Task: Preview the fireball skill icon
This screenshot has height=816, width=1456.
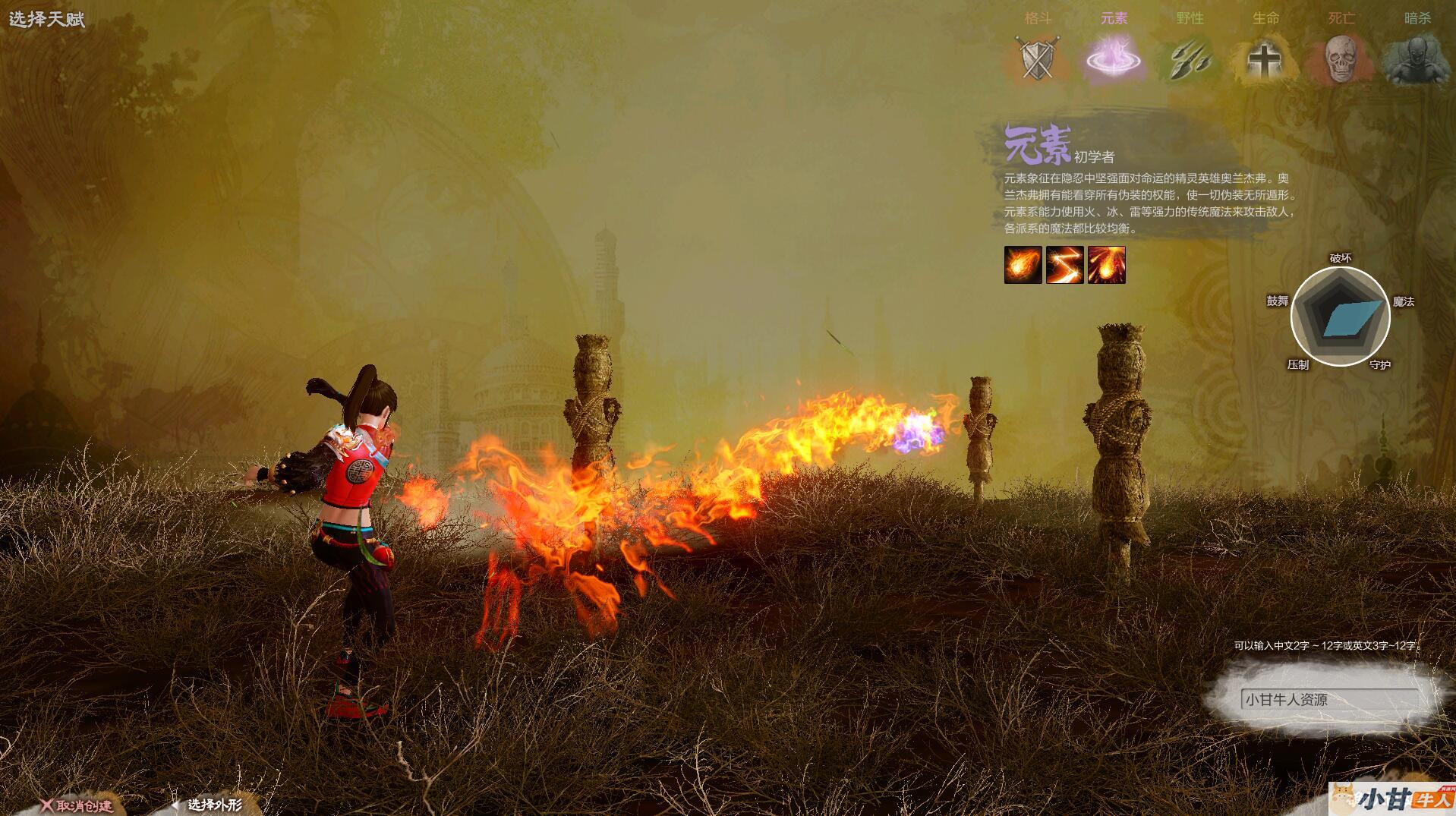Action: (1023, 265)
